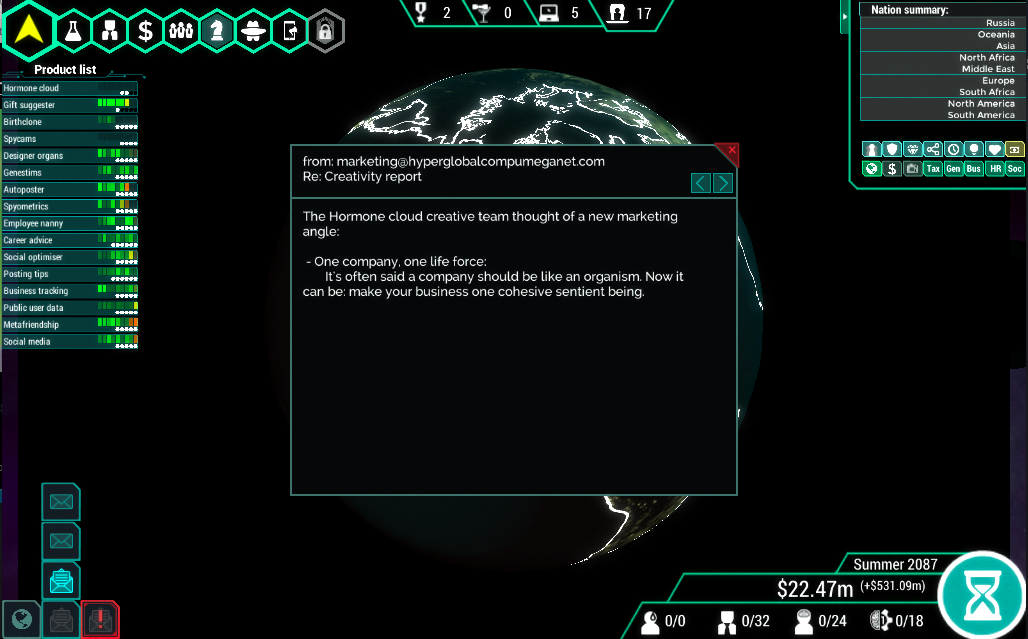This screenshot has height=639, width=1028.
Task: Open the highlighted open-envelope message
Action: (61, 580)
